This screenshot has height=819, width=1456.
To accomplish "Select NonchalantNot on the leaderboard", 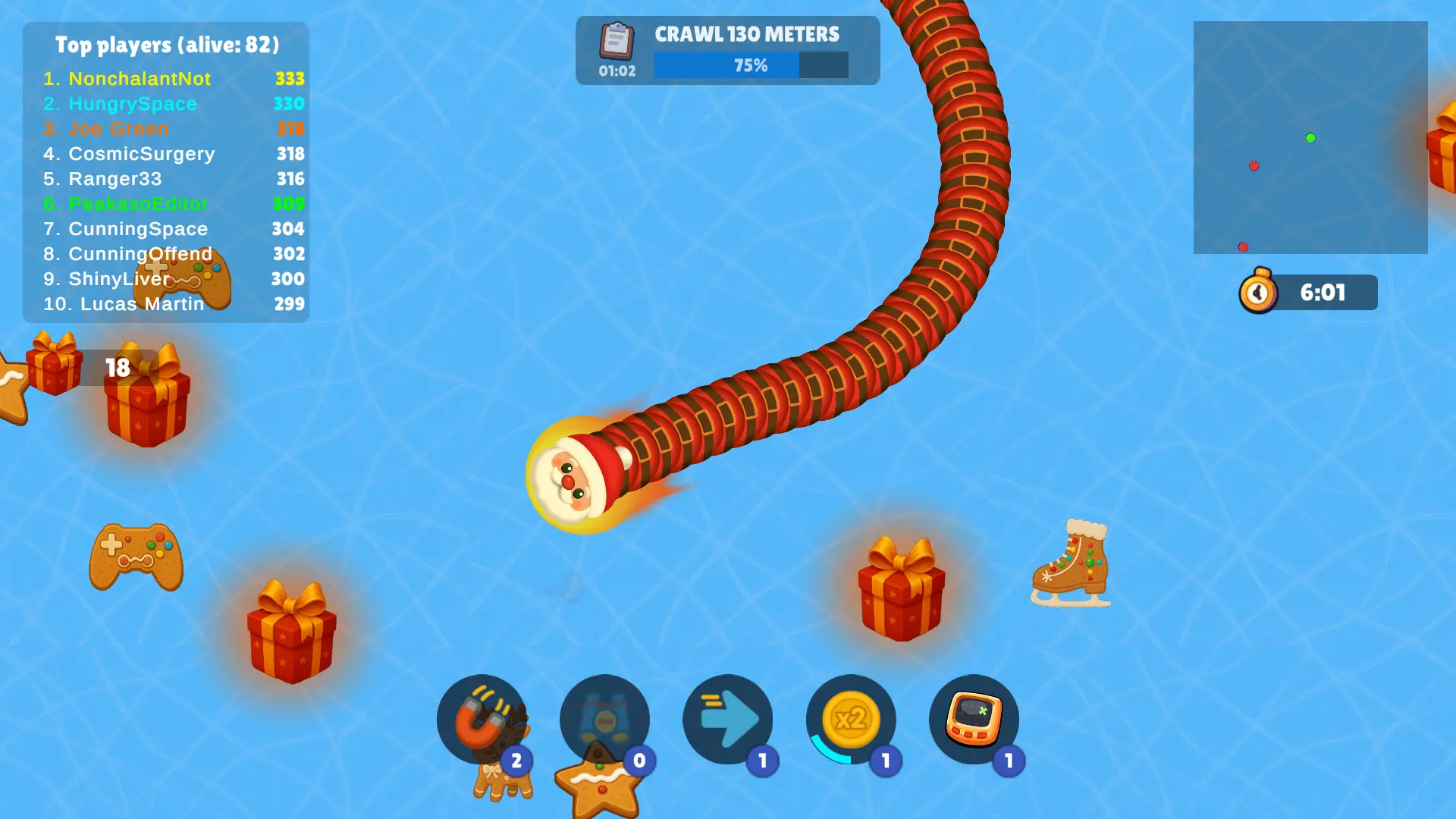I will coord(140,79).
